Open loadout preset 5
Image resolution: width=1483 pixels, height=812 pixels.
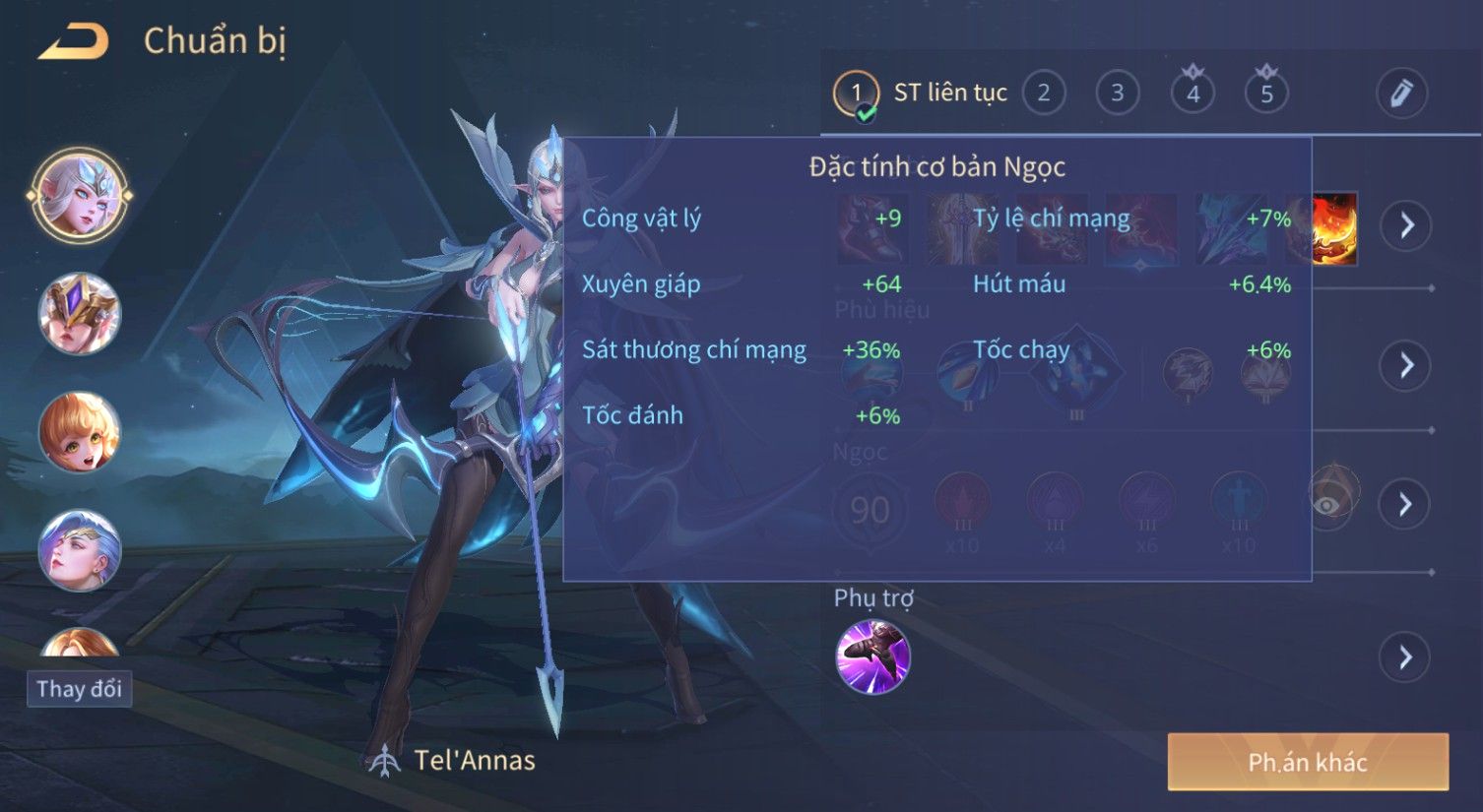pos(1266,94)
